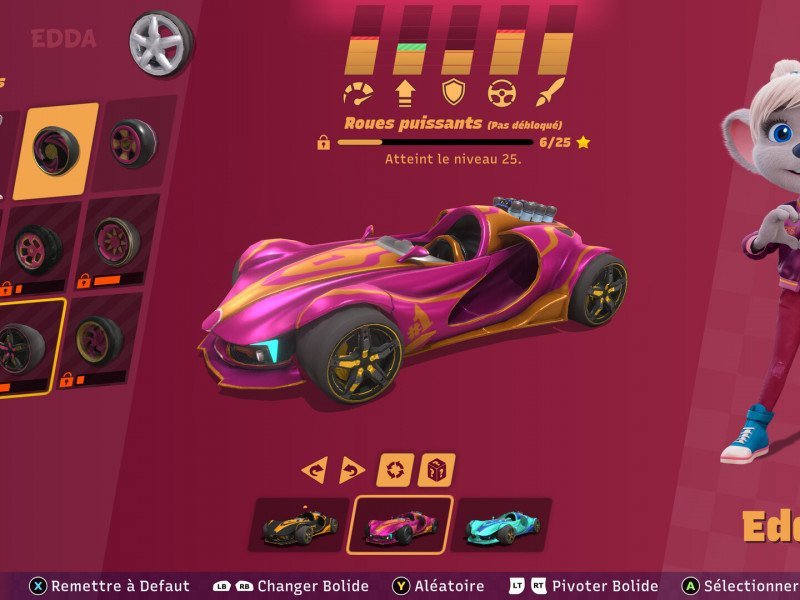Reset customization with the circular arrows button
This screenshot has width=800, height=600.
pos(394,470)
